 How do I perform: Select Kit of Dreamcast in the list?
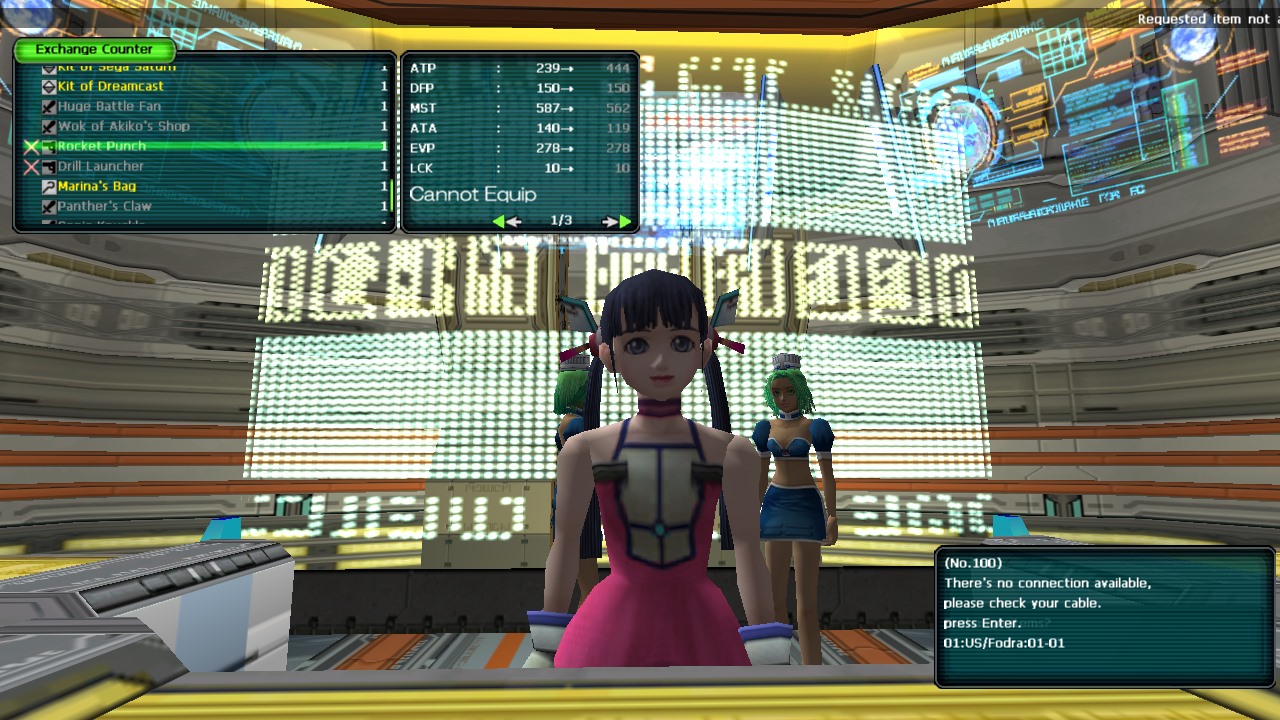click(x=110, y=87)
